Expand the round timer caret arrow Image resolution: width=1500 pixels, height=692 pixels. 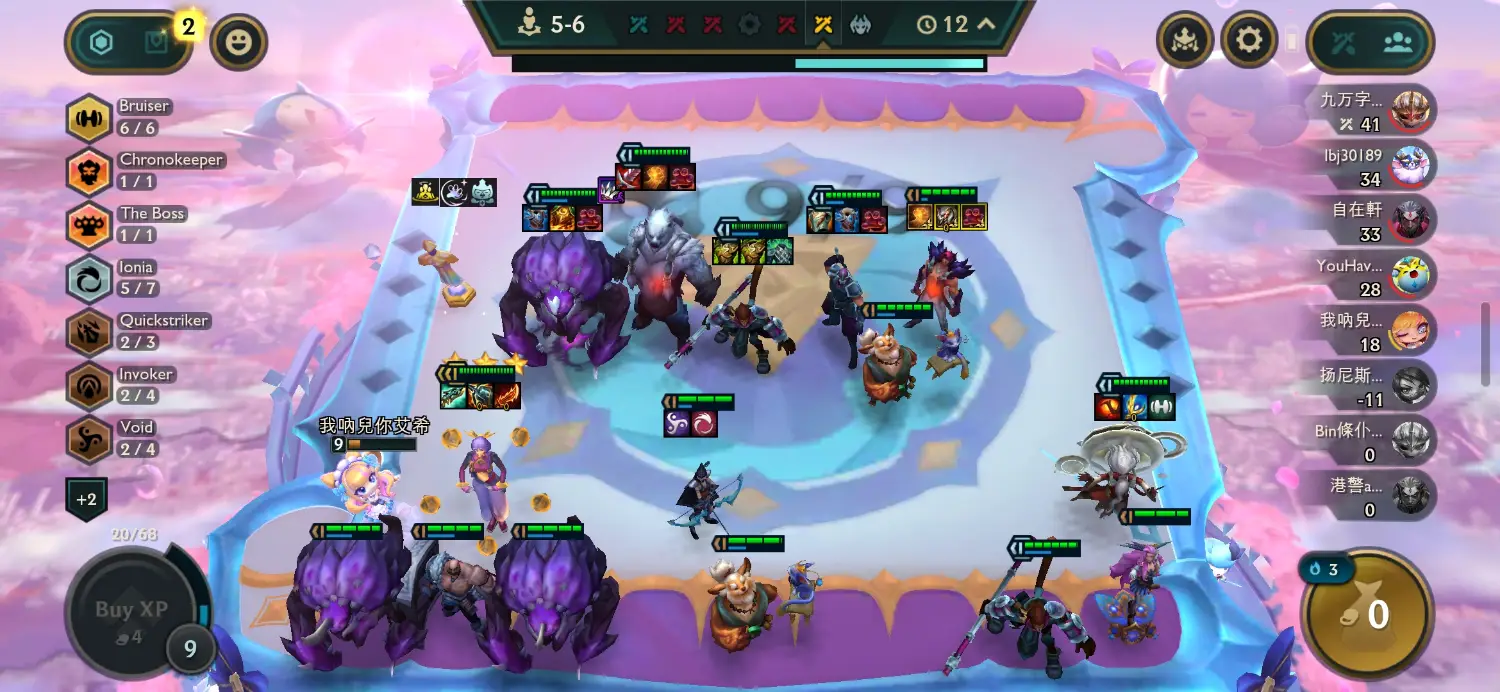[x=986, y=24]
